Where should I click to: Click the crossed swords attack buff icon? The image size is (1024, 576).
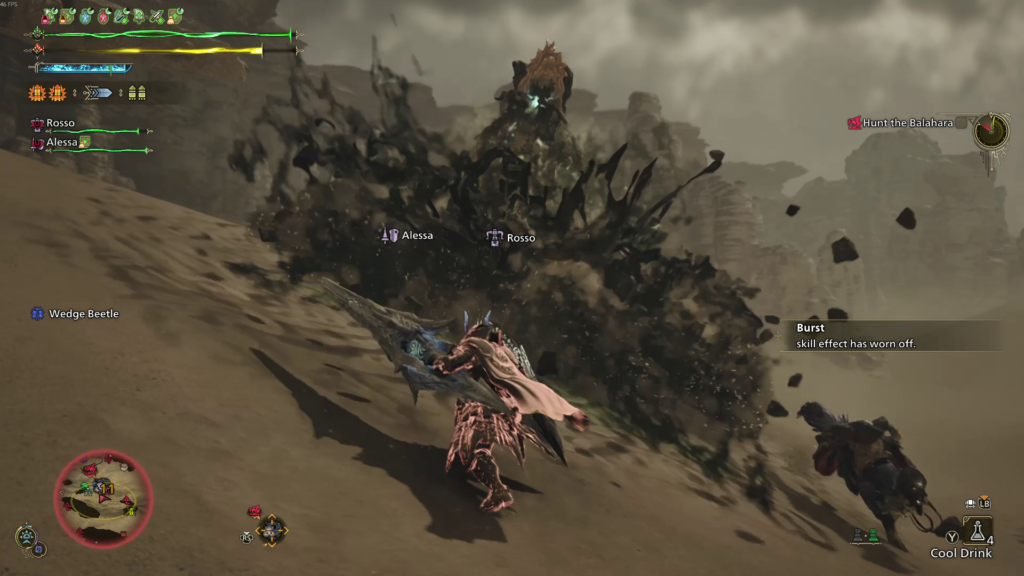[x=156, y=16]
